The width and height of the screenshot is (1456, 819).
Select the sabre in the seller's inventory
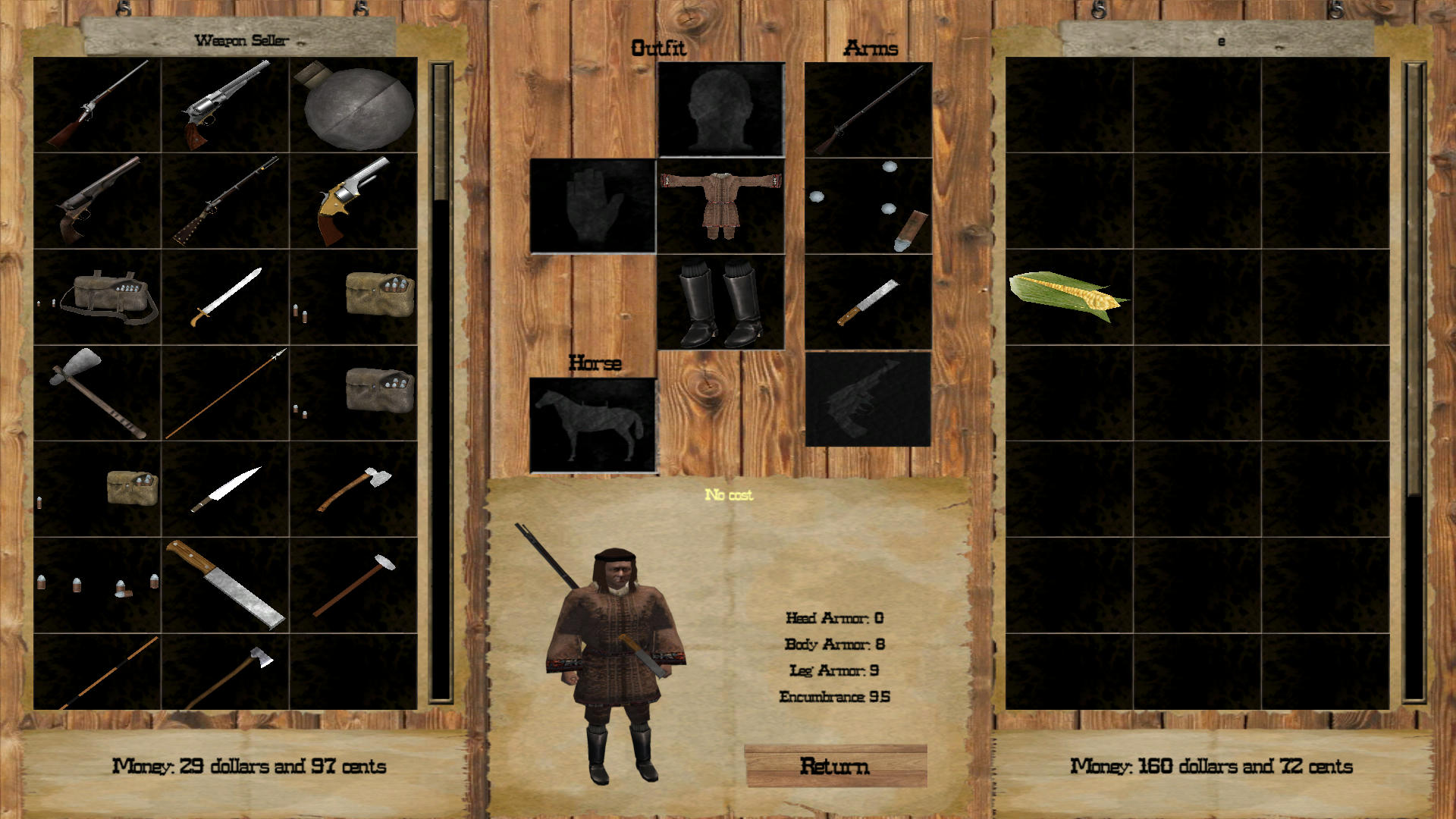[x=225, y=297]
